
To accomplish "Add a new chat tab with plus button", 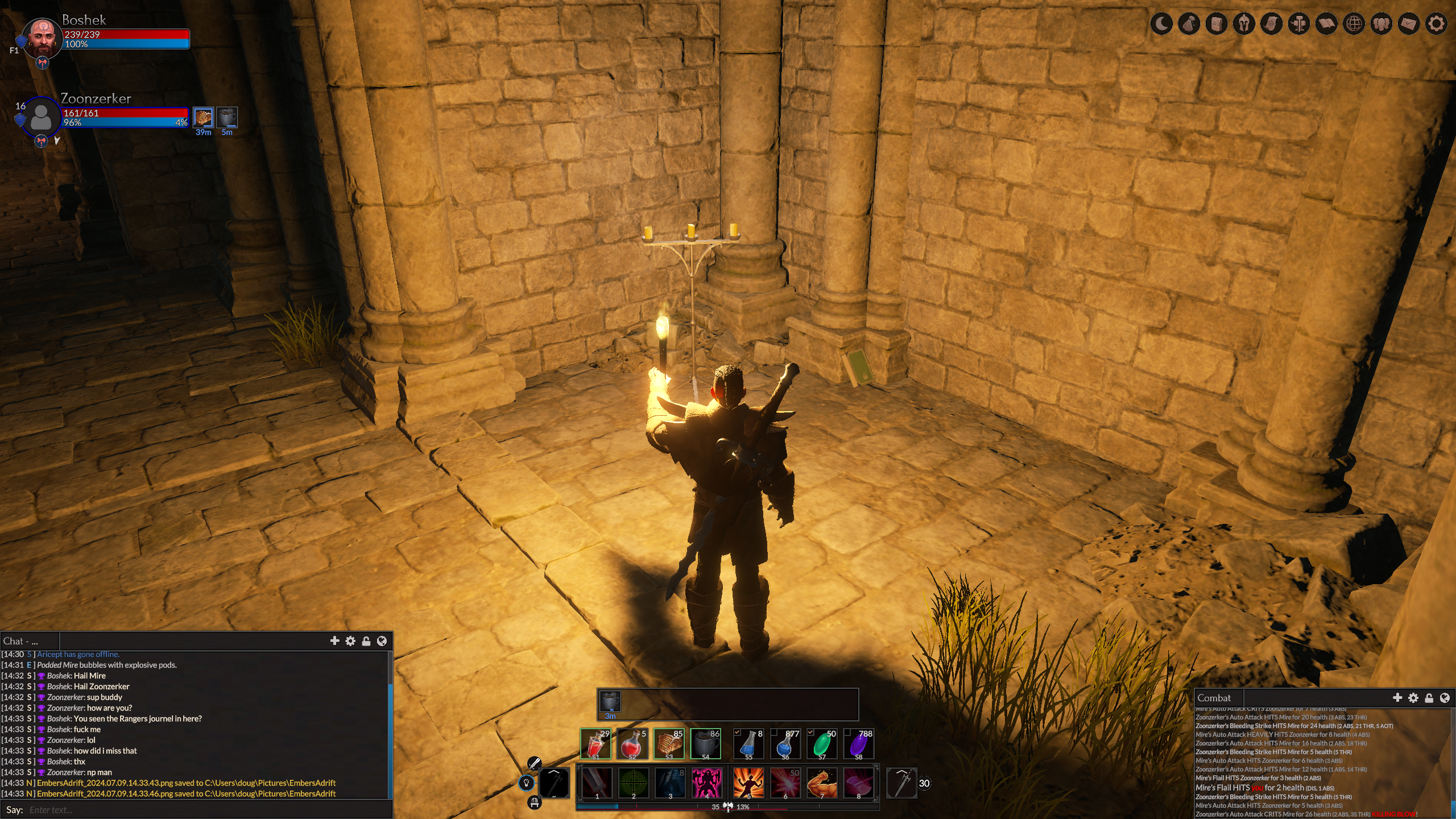I will (x=334, y=641).
